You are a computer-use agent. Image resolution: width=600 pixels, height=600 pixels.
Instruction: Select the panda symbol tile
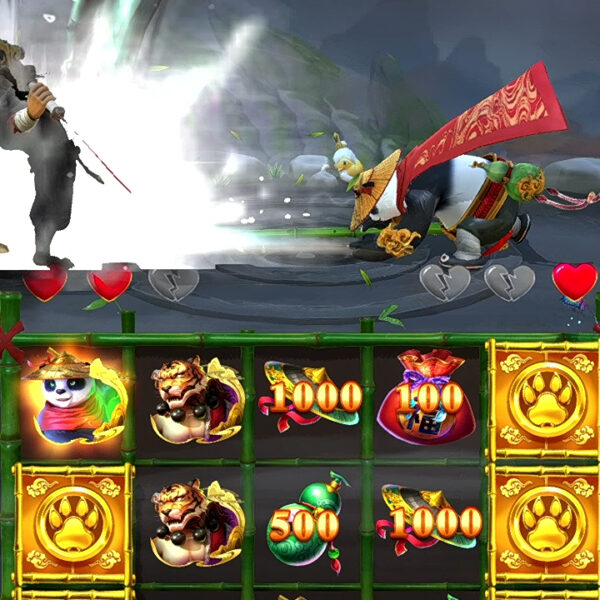coord(70,400)
